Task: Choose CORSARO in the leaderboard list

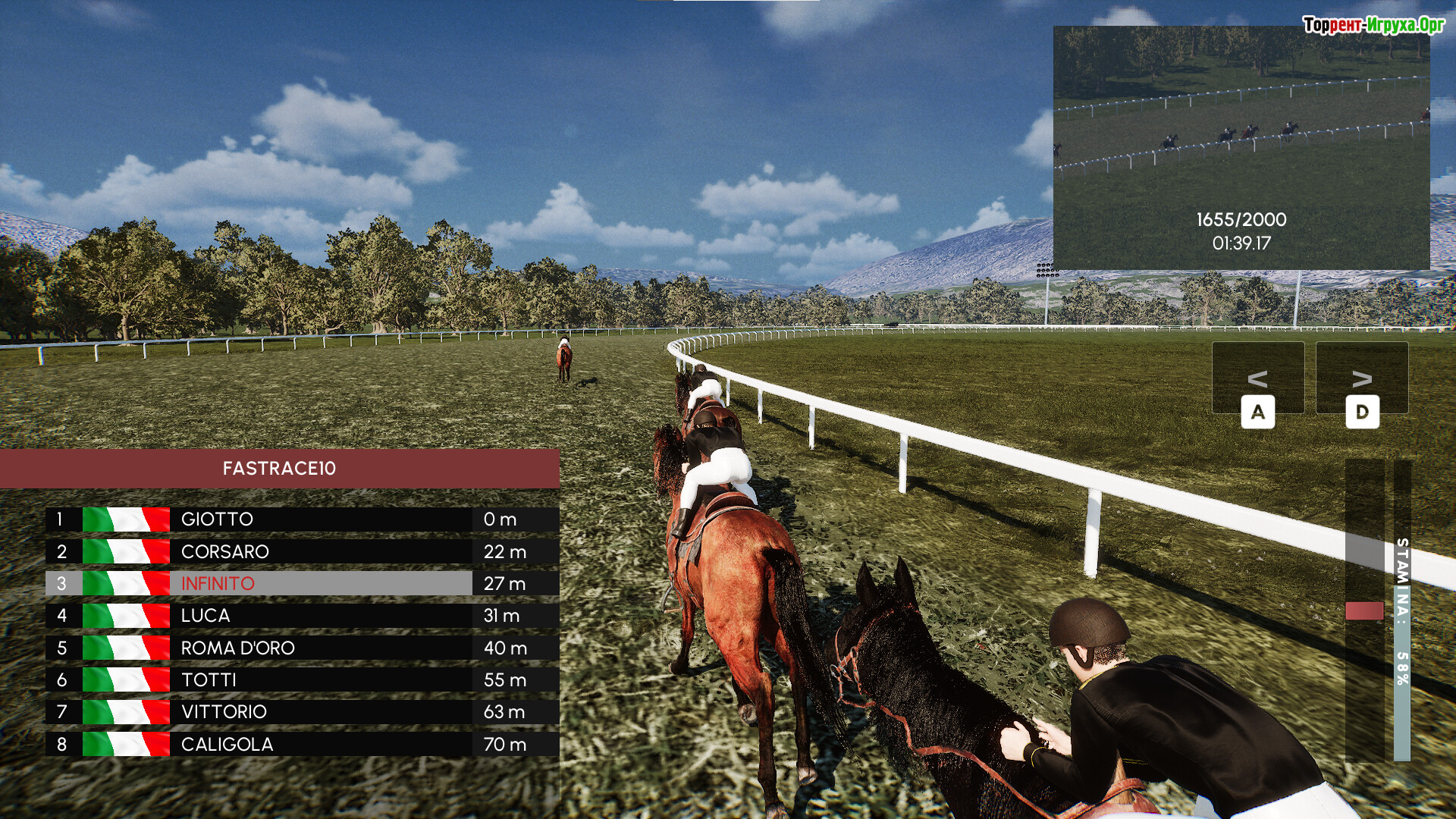Action: point(302,551)
